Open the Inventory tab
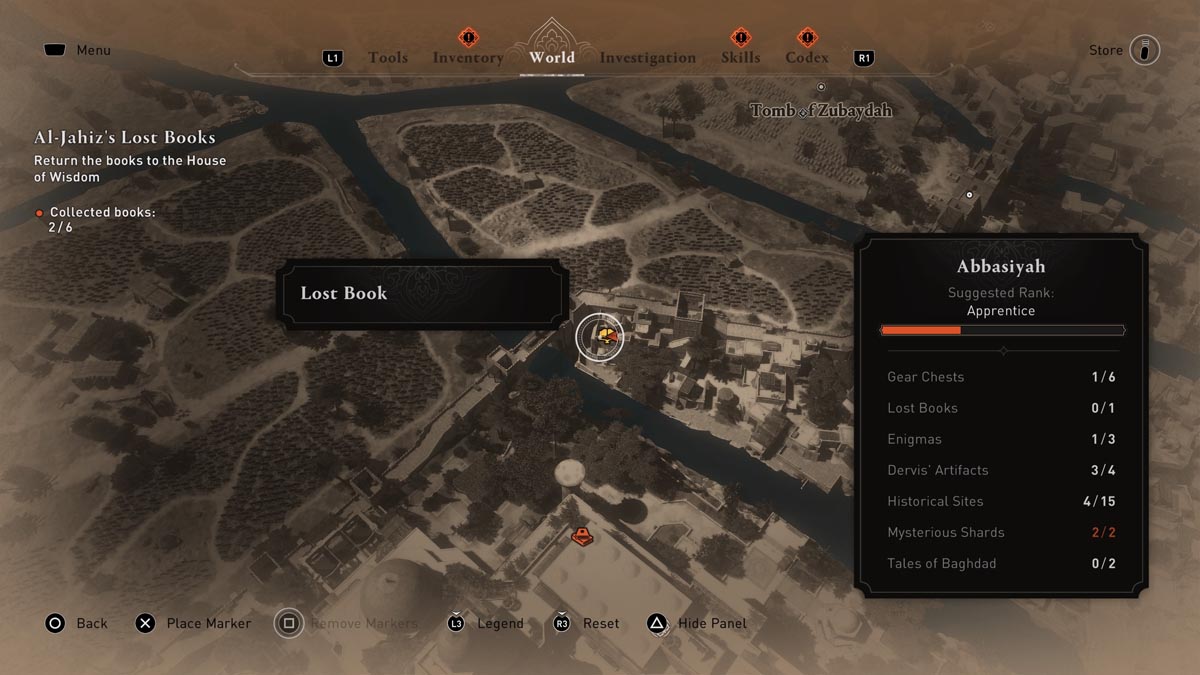Screen dimensions: 1200x675 (x=468, y=58)
